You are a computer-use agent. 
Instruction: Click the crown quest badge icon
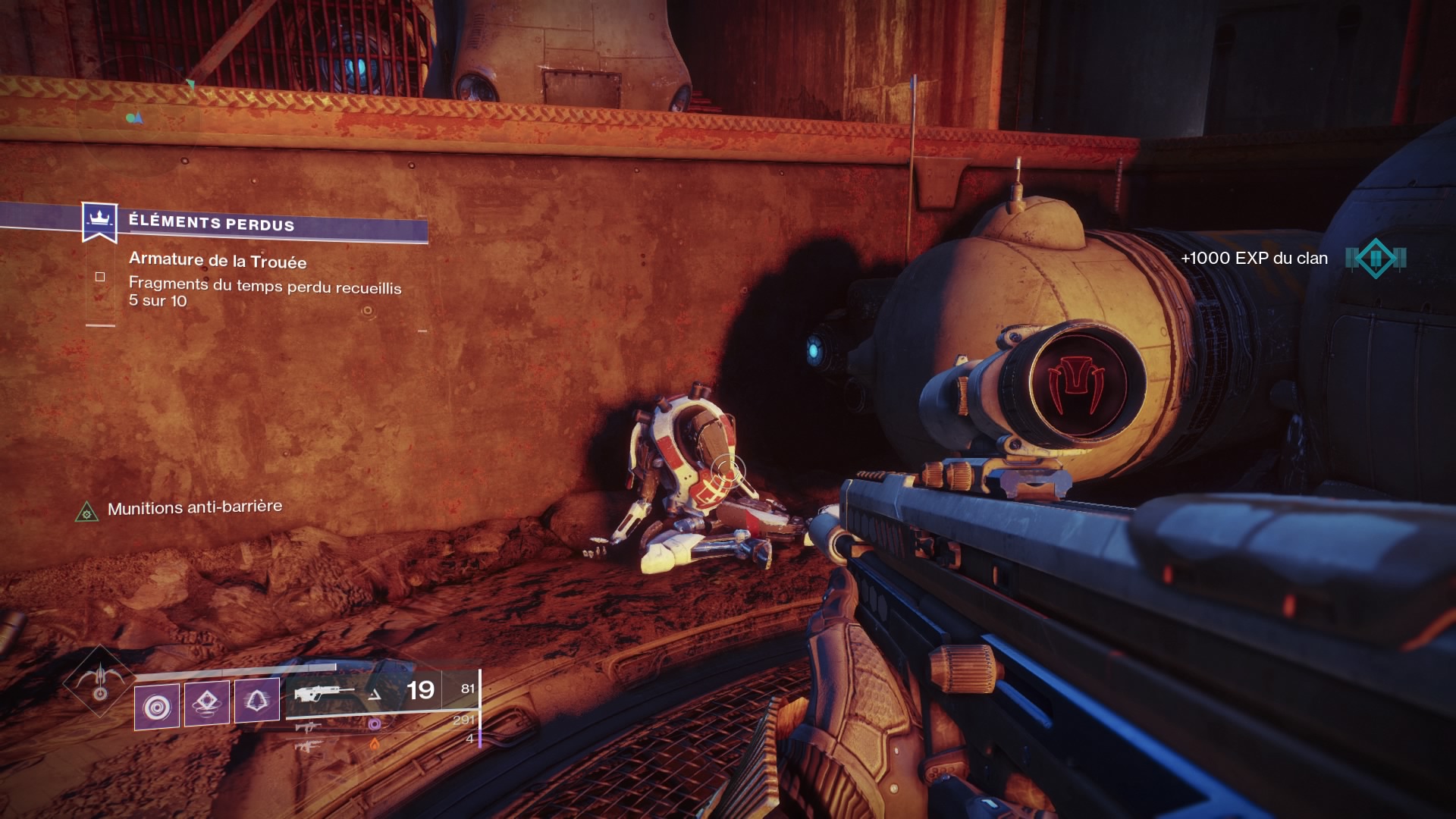[99, 221]
